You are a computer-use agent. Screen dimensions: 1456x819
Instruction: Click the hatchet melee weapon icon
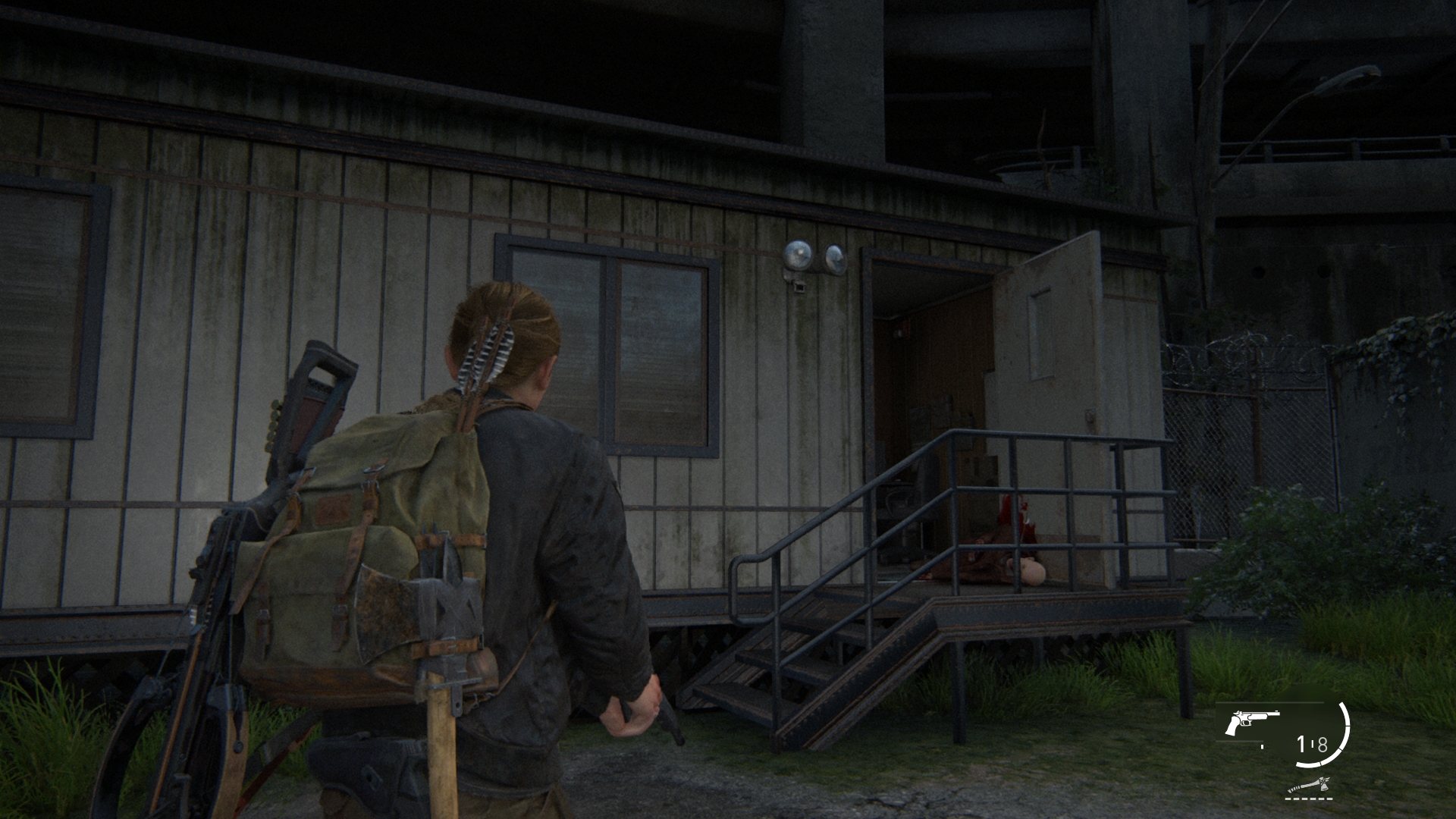point(1309,786)
